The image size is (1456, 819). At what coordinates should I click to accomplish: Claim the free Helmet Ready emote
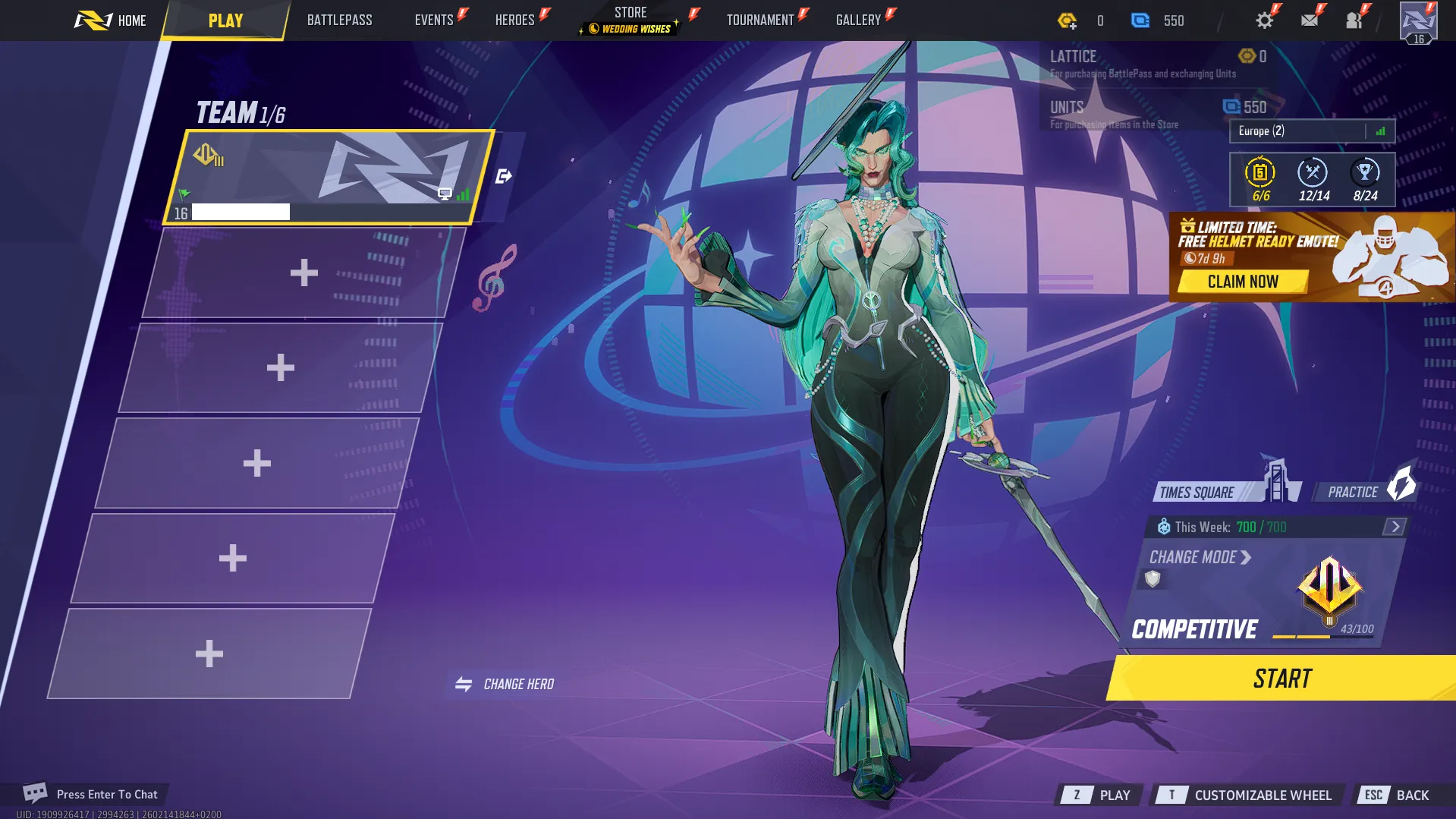click(x=1244, y=282)
